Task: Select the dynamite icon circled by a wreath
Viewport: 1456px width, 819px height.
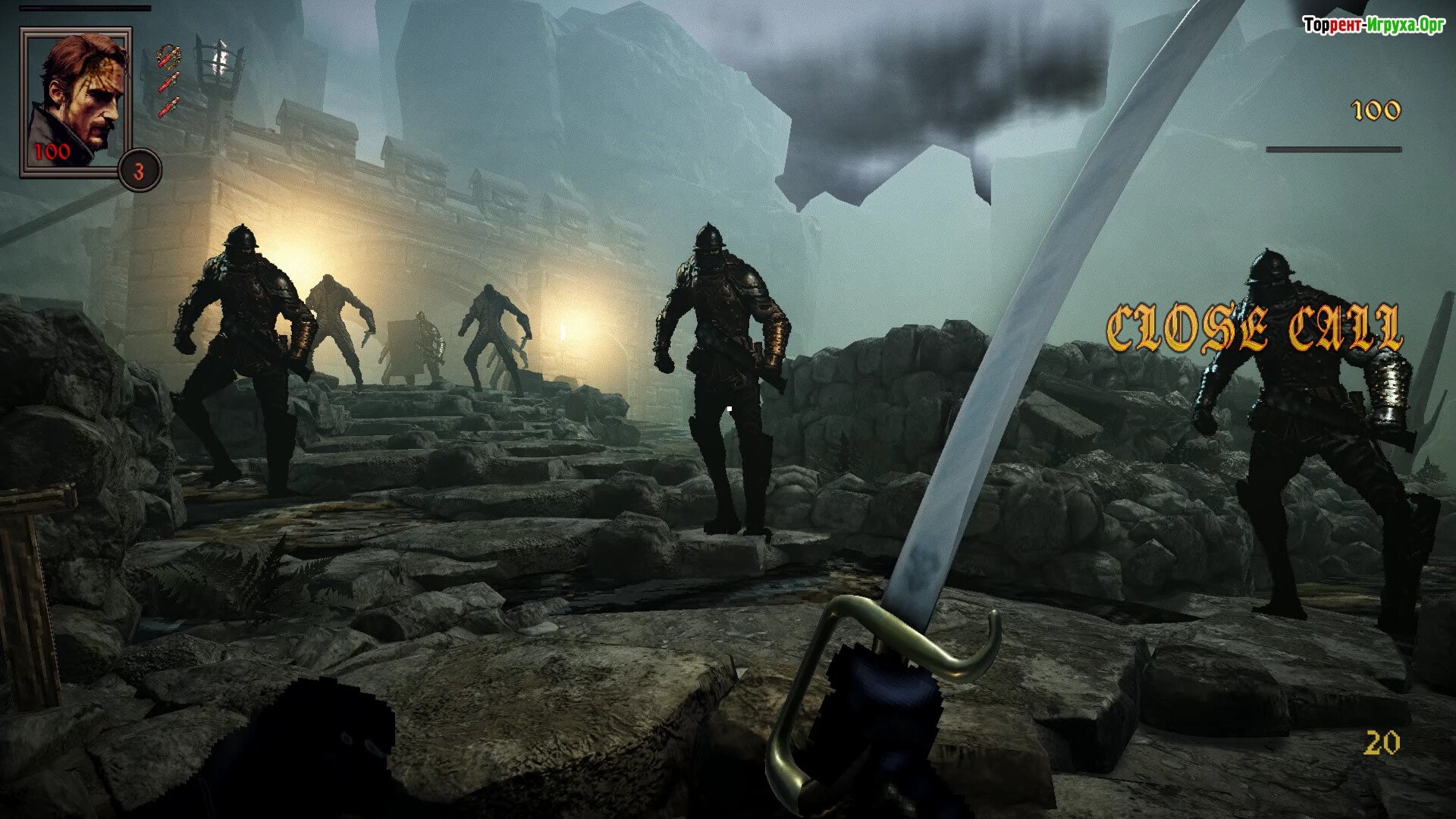Action: tap(168, 56)
